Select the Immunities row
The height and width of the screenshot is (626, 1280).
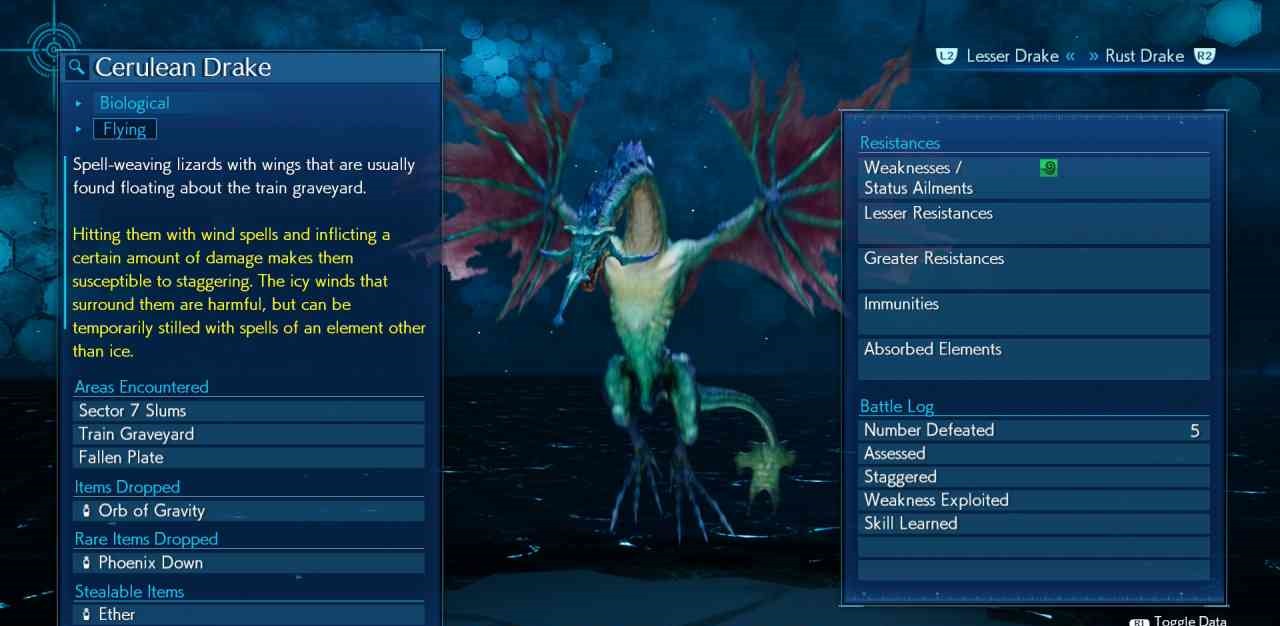1033,313
